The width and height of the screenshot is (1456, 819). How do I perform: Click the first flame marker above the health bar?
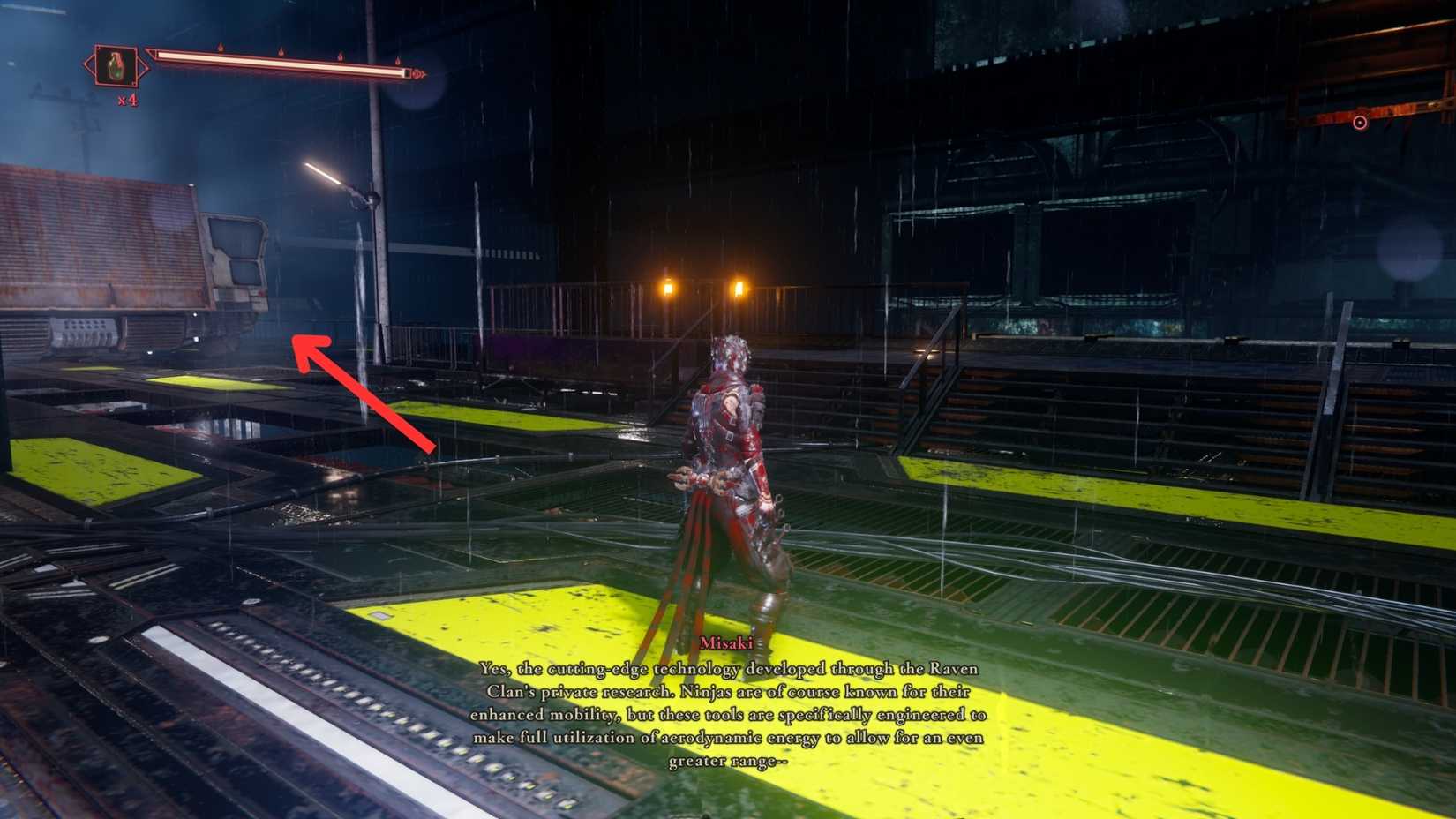click(x=220, y=49)
